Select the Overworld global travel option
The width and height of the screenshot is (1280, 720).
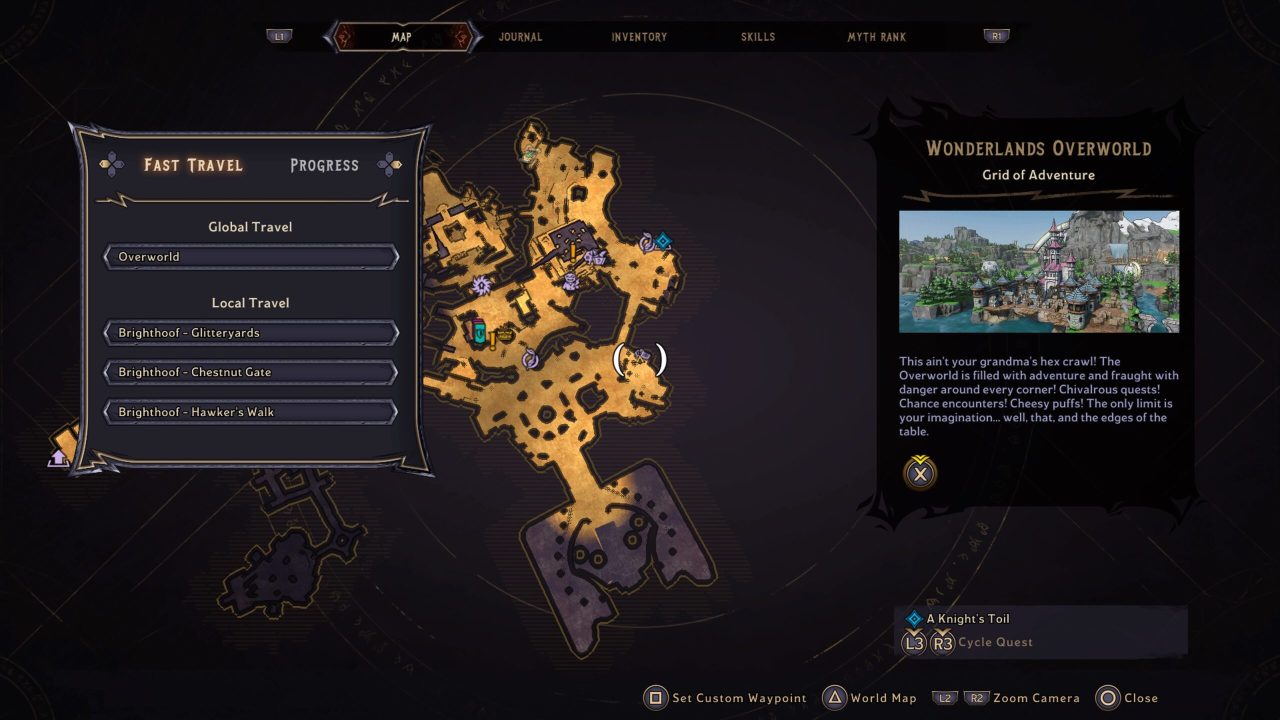[x=249, y=257]
